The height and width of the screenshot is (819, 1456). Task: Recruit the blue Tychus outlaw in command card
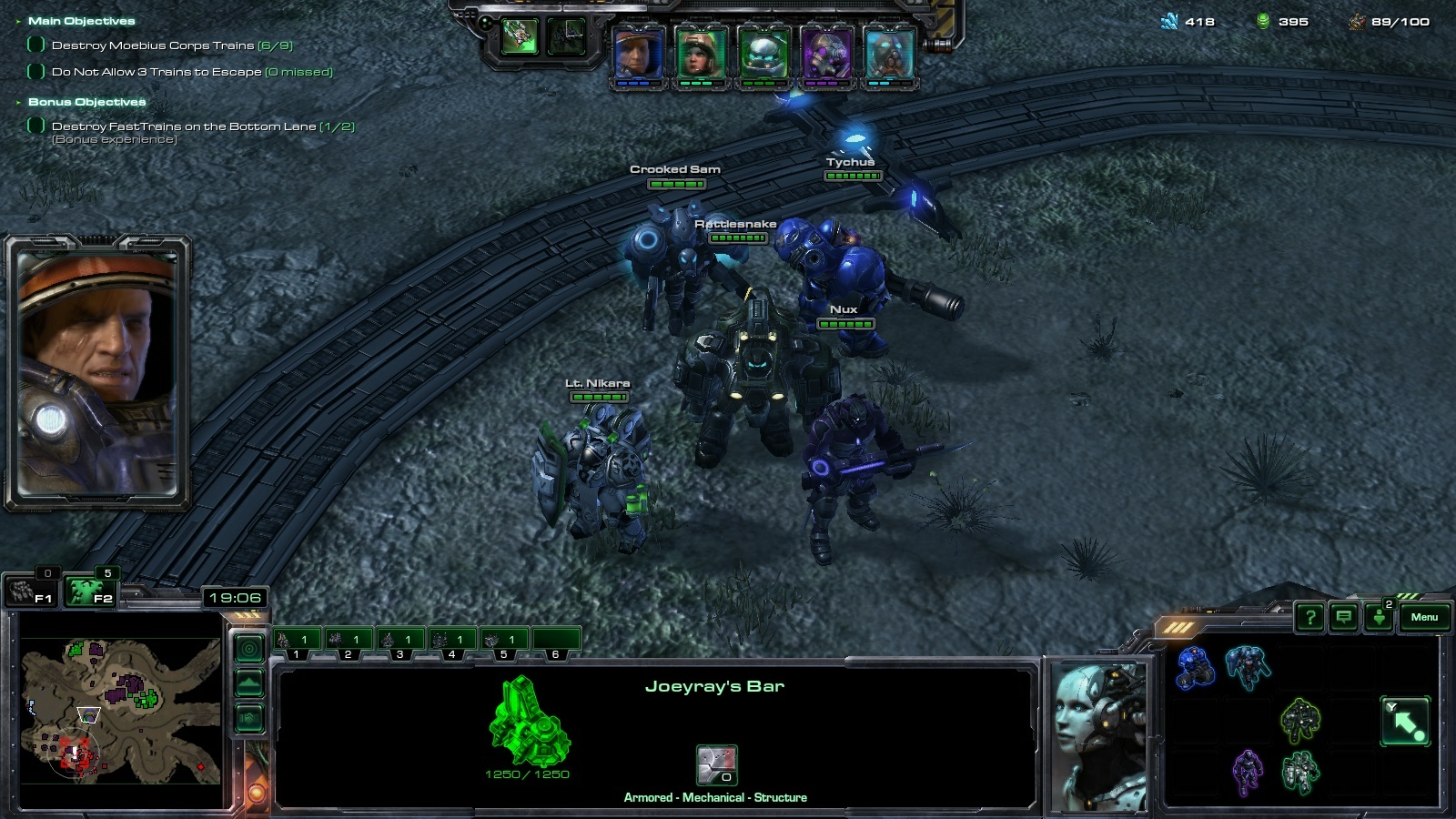tap(1195, 667)
